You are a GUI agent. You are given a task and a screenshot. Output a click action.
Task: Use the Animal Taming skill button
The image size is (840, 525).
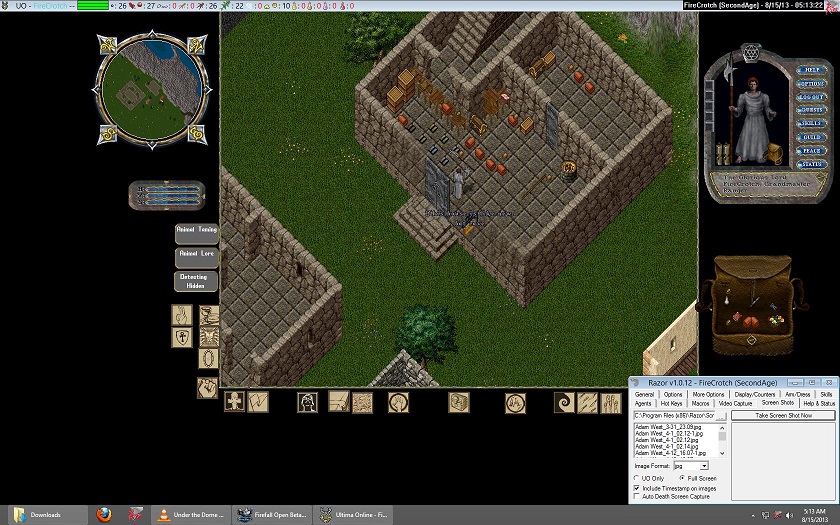(x=196, y=232)
